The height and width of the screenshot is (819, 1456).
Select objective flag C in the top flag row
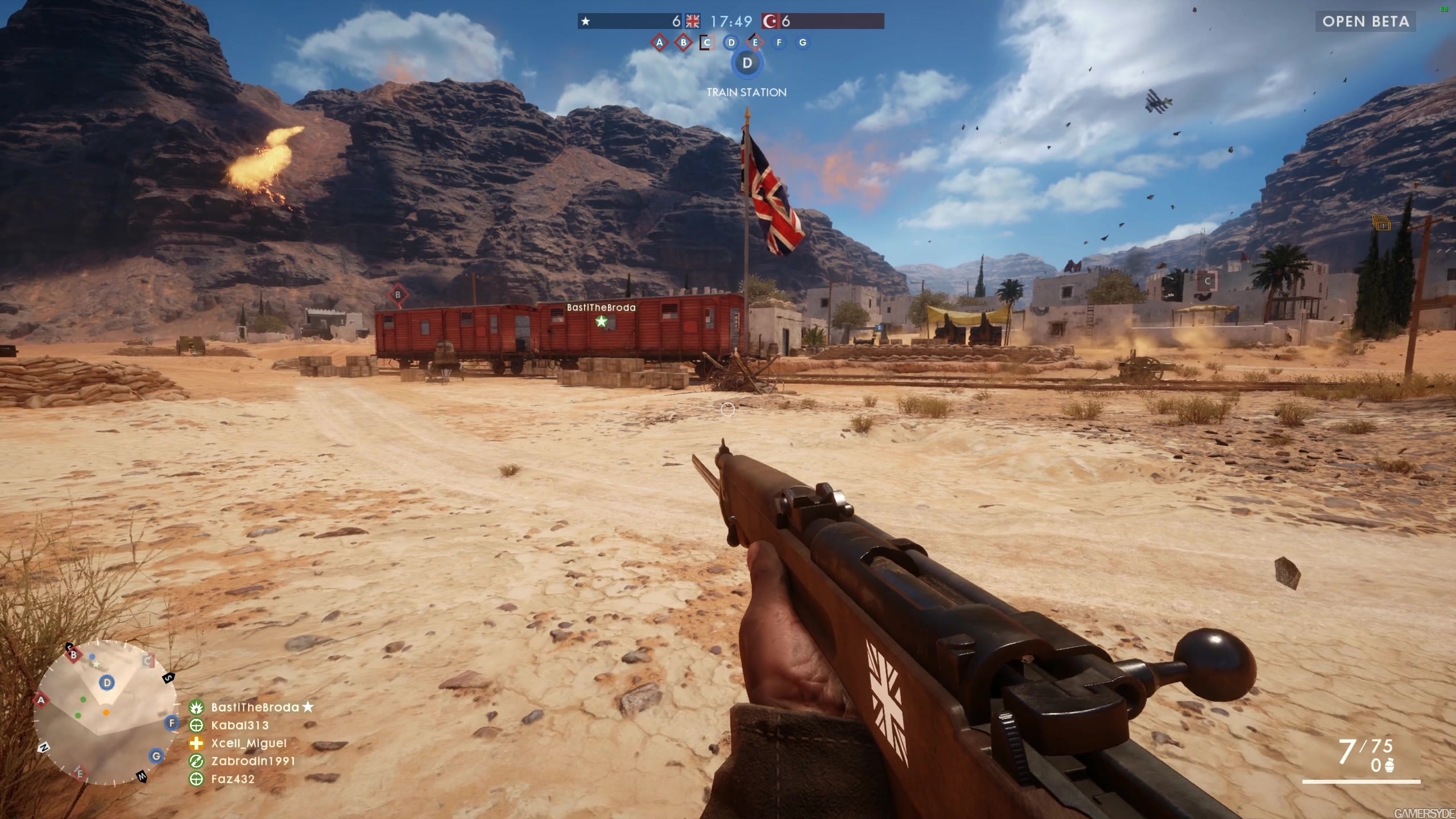tap(707, 42)
